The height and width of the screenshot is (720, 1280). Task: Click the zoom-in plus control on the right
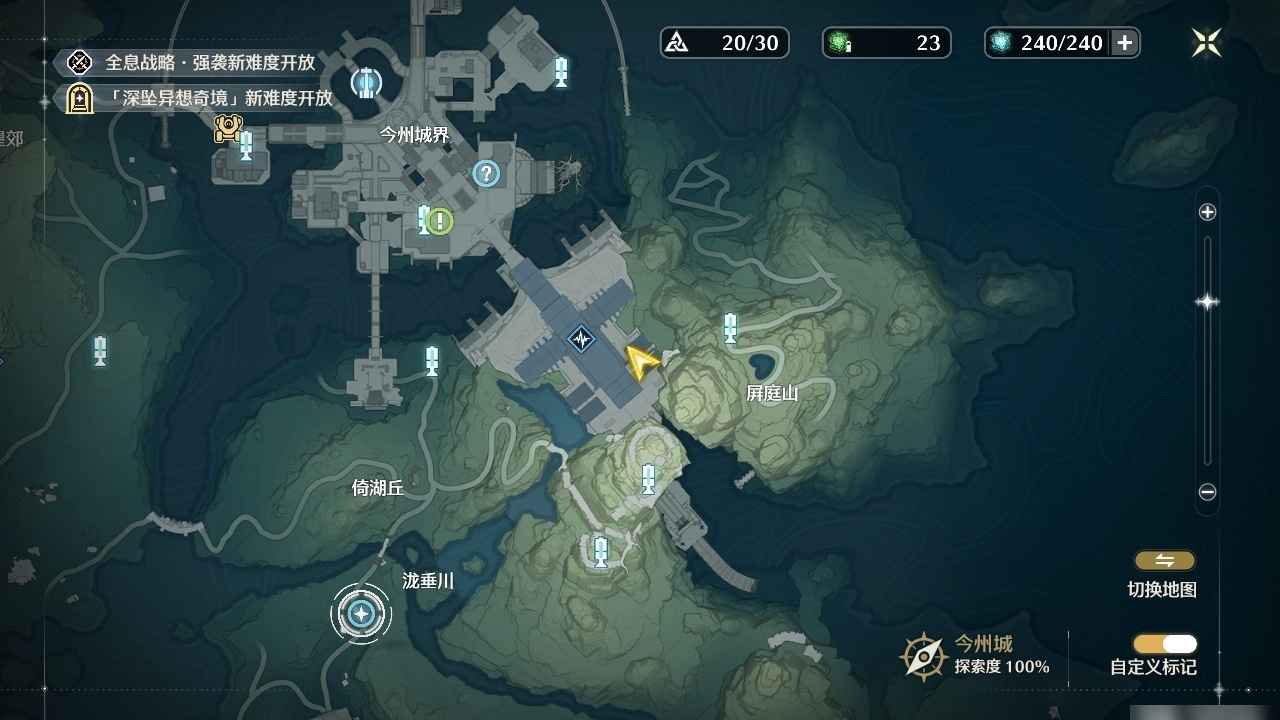[1207, 212]
